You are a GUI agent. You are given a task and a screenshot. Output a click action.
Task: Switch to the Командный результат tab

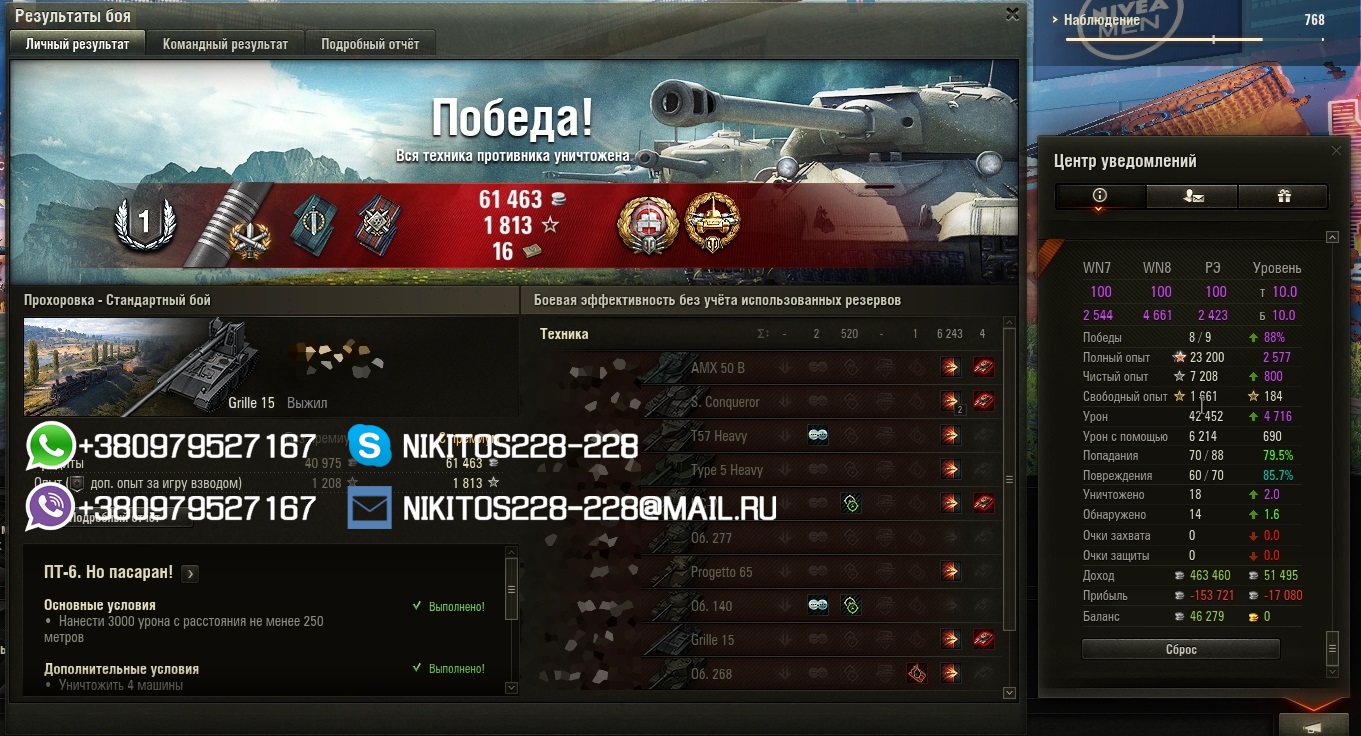point(225,44)
